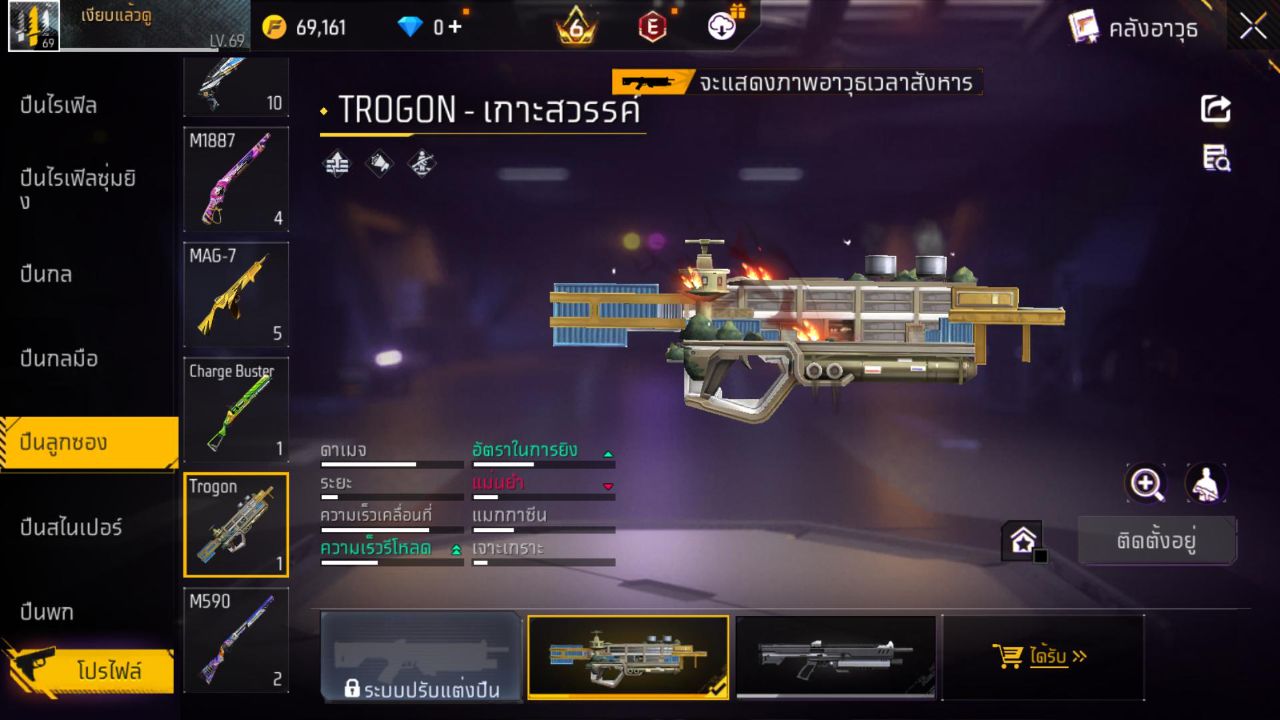
Task: Click the locked gun customization slot
Action: pos(421,657)
